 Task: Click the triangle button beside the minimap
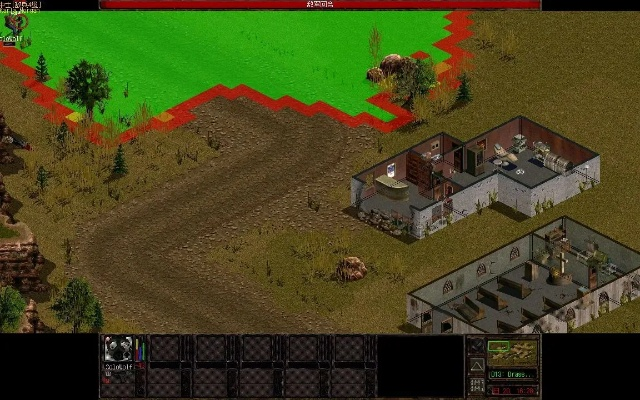pos(476,366)
